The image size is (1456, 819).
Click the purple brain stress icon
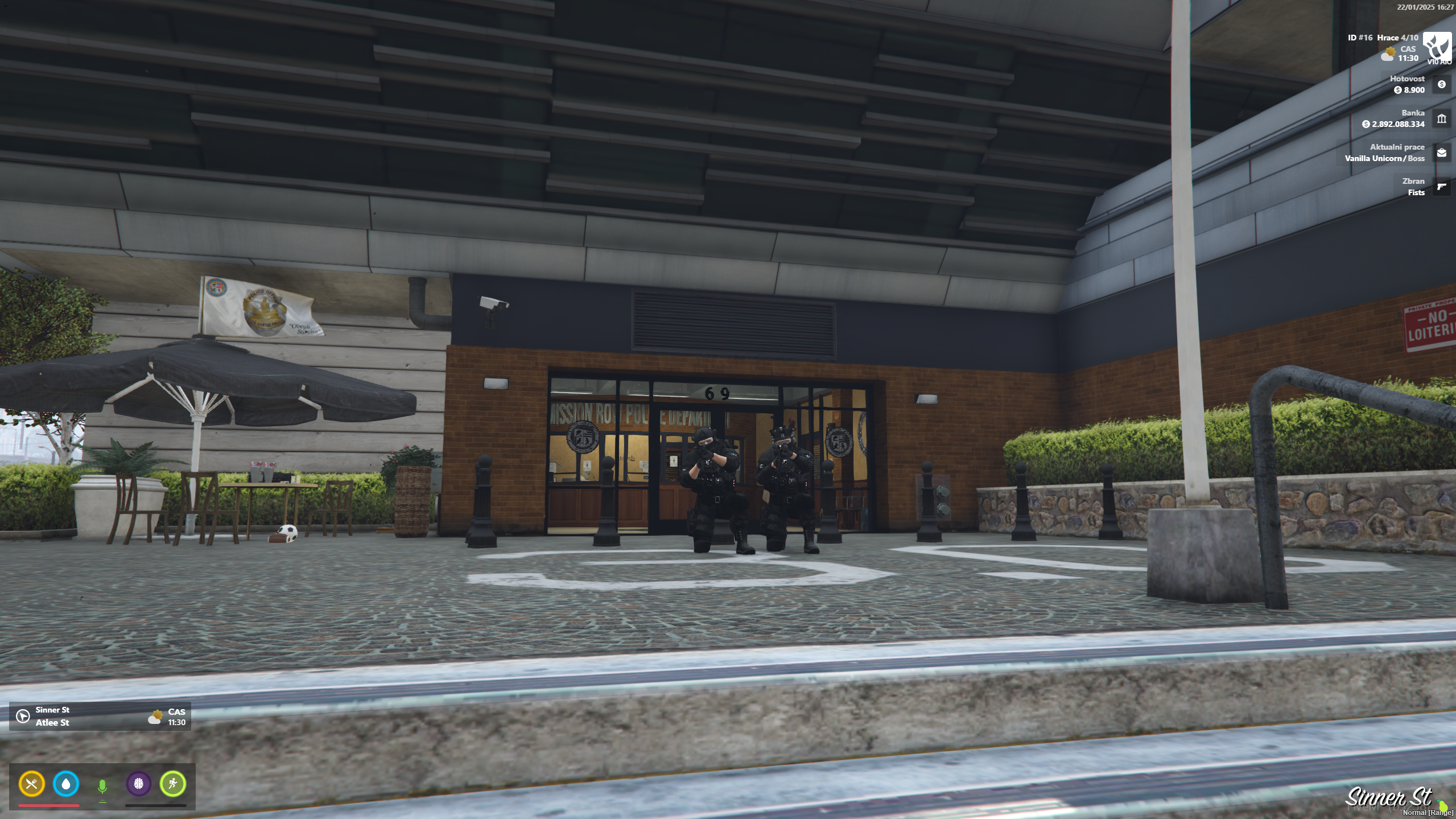(x=138, y=785)
